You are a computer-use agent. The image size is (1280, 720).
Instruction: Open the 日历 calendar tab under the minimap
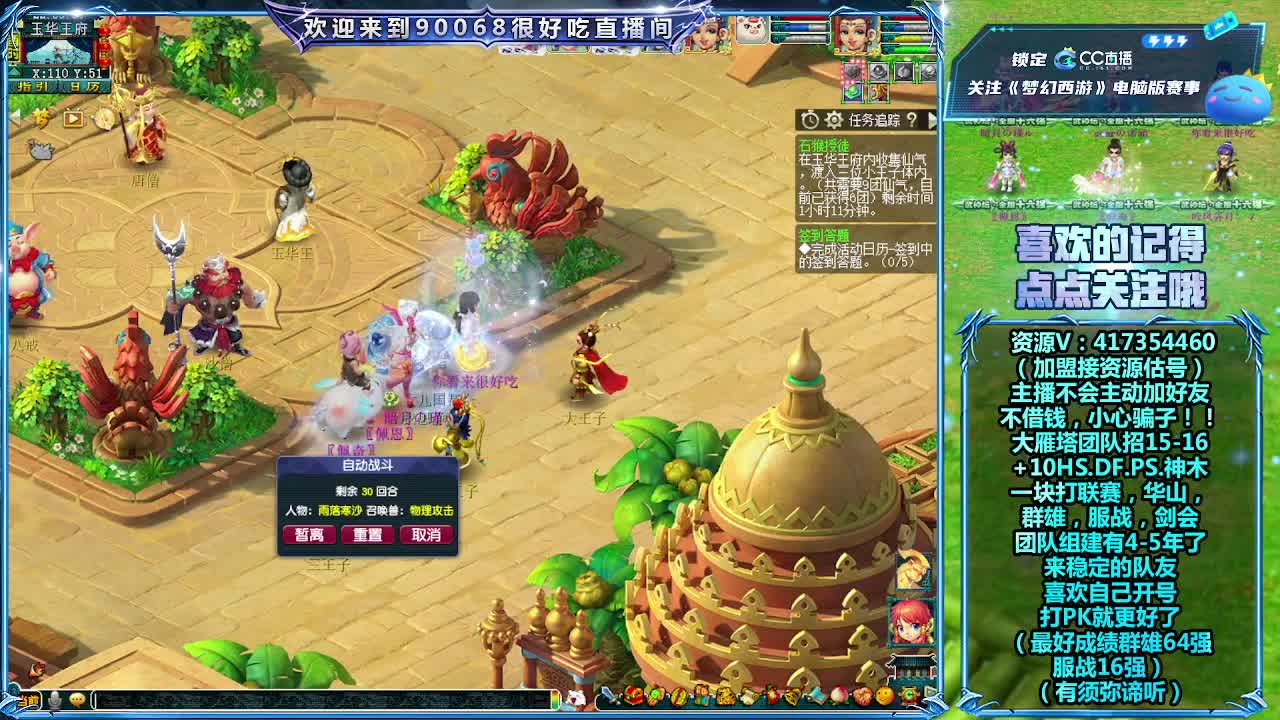(84, 87)
